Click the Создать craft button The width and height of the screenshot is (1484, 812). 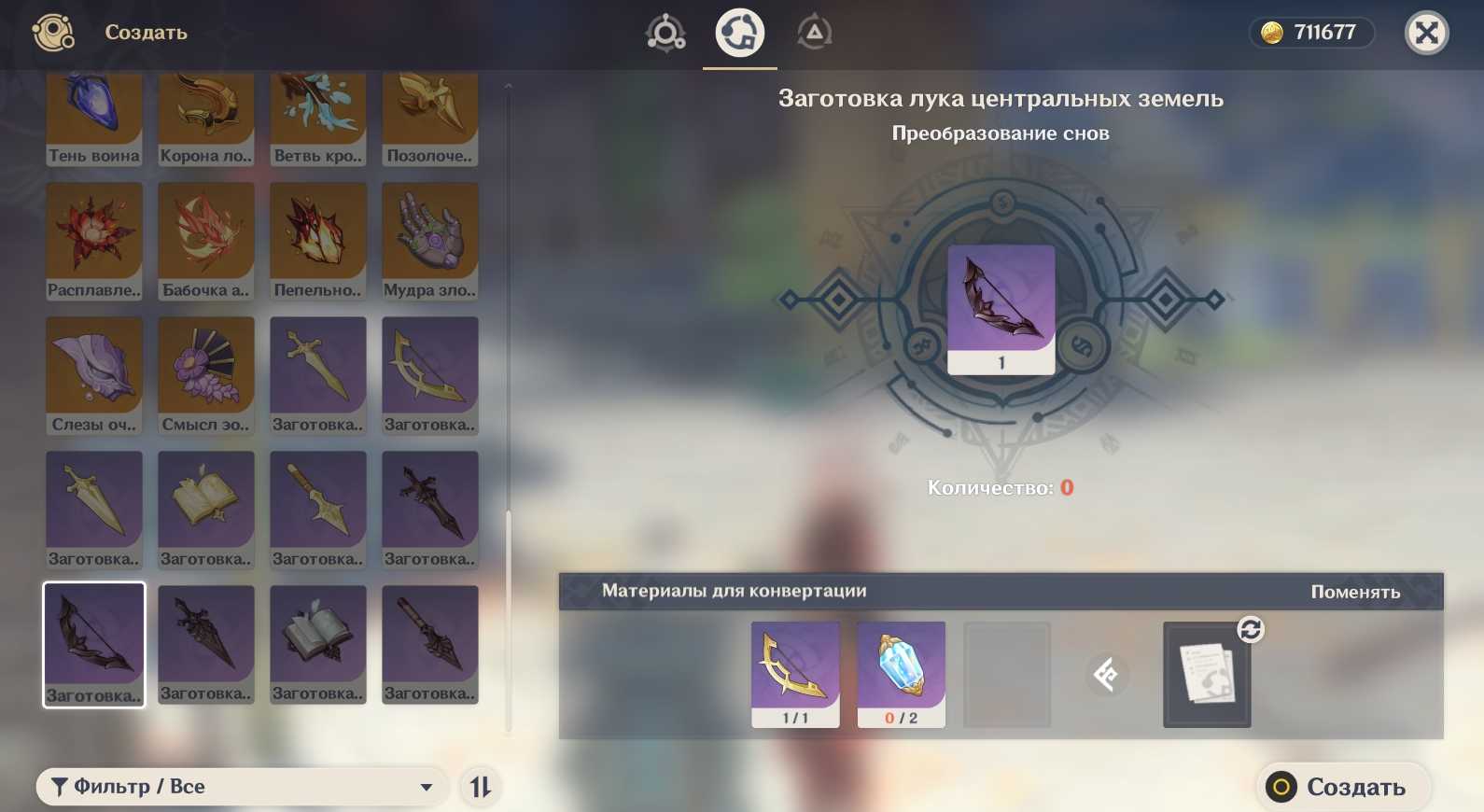click(1342, 787)
